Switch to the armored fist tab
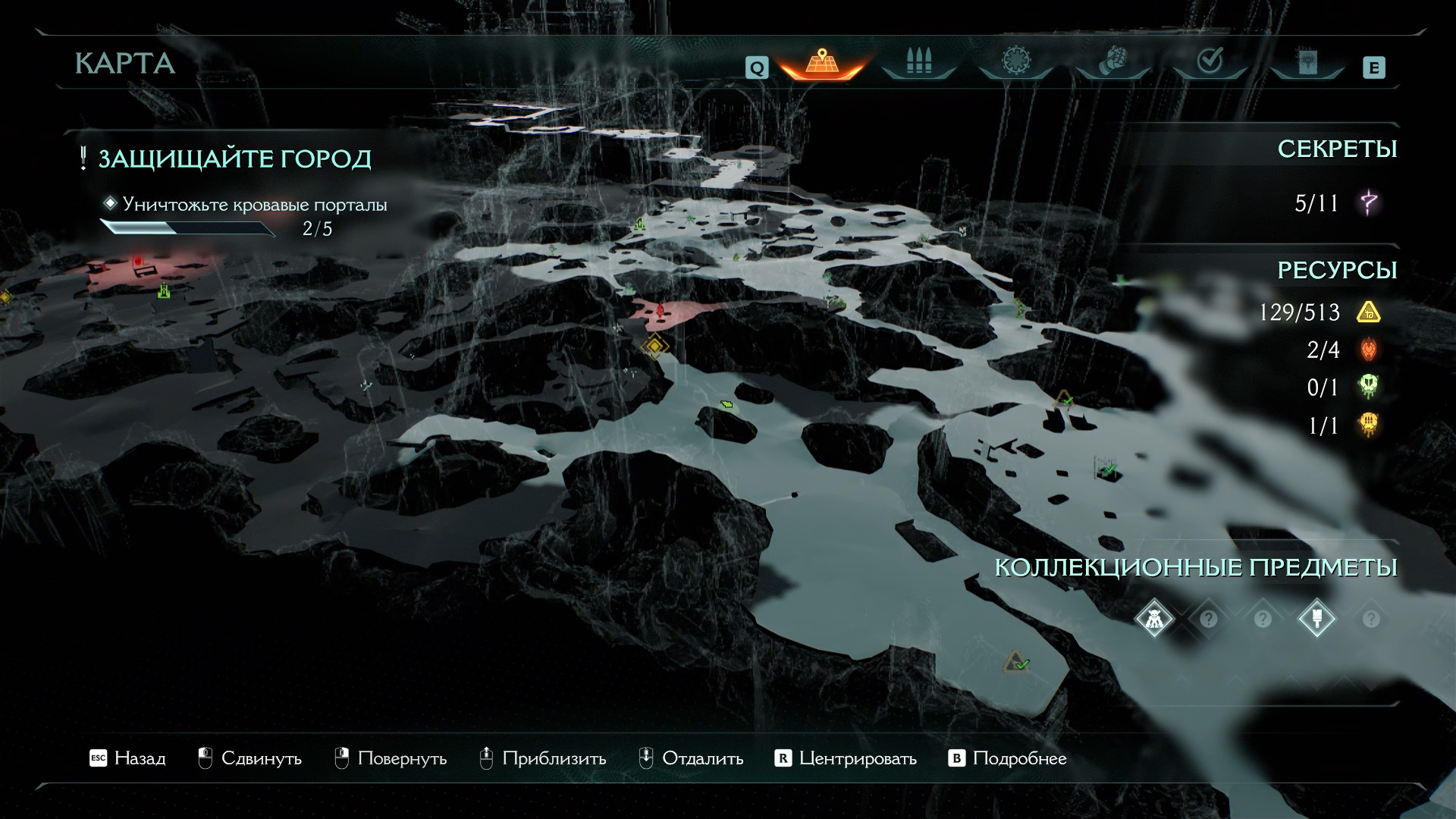This screenshot has width=1456, height=819. point(1112,61)
